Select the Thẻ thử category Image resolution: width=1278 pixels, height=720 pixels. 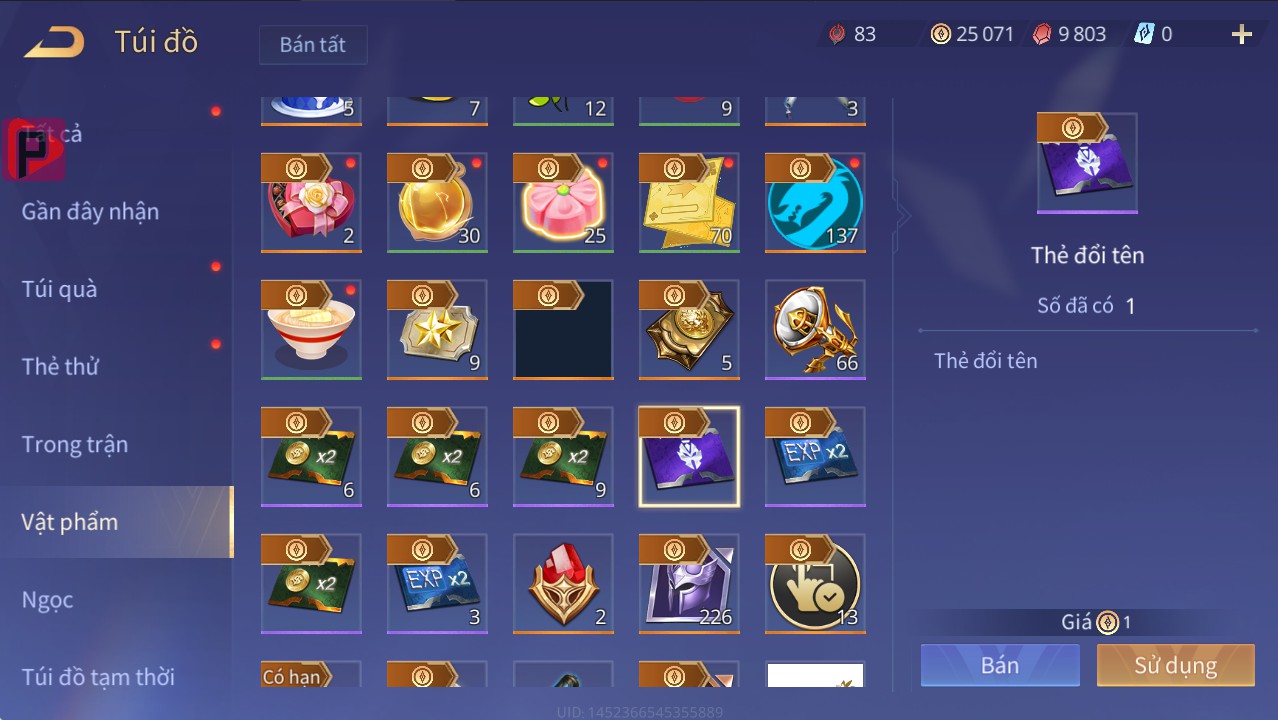pyautogui.click(x=60, y=366)
